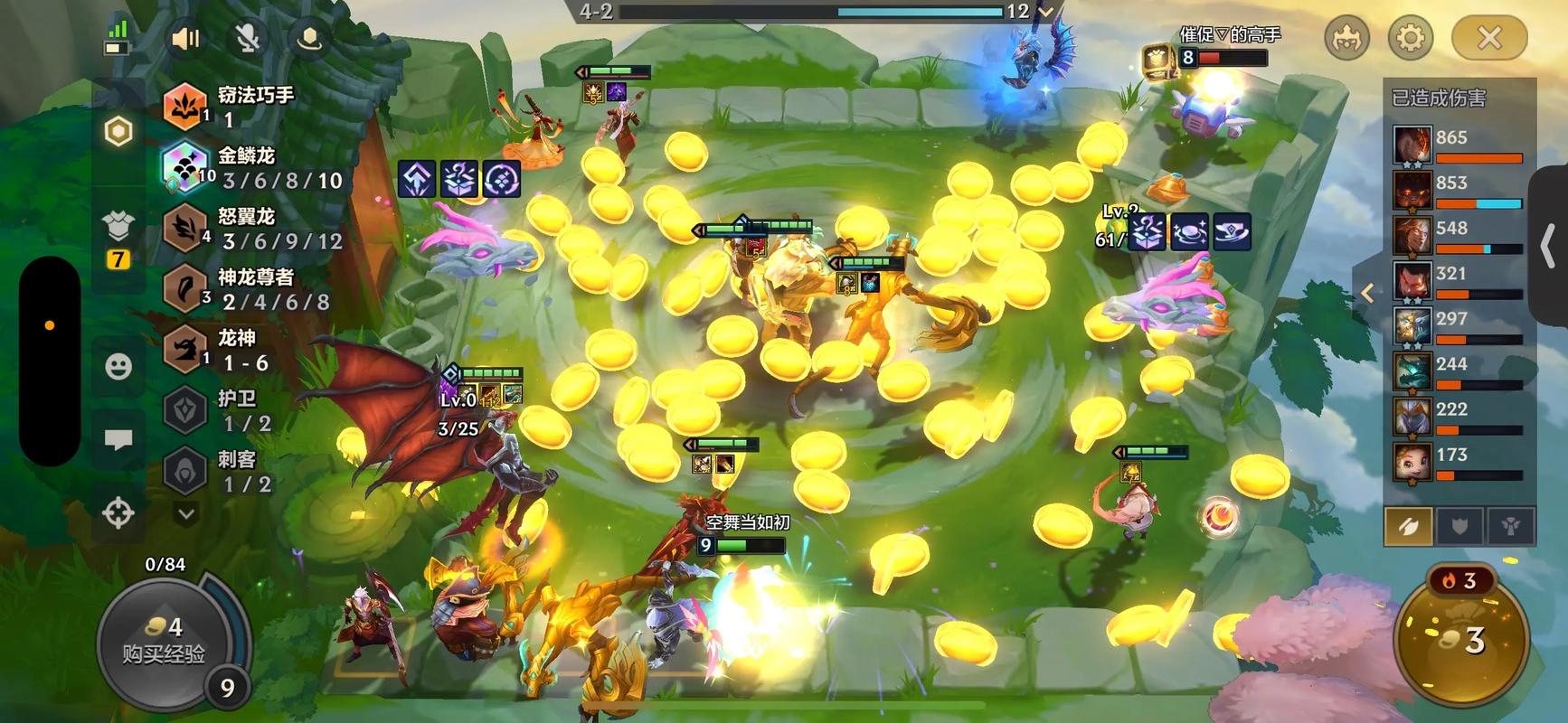Switch to the shield damage-taken tab
Screen dimensions: 1568x723
point(1459,527)
